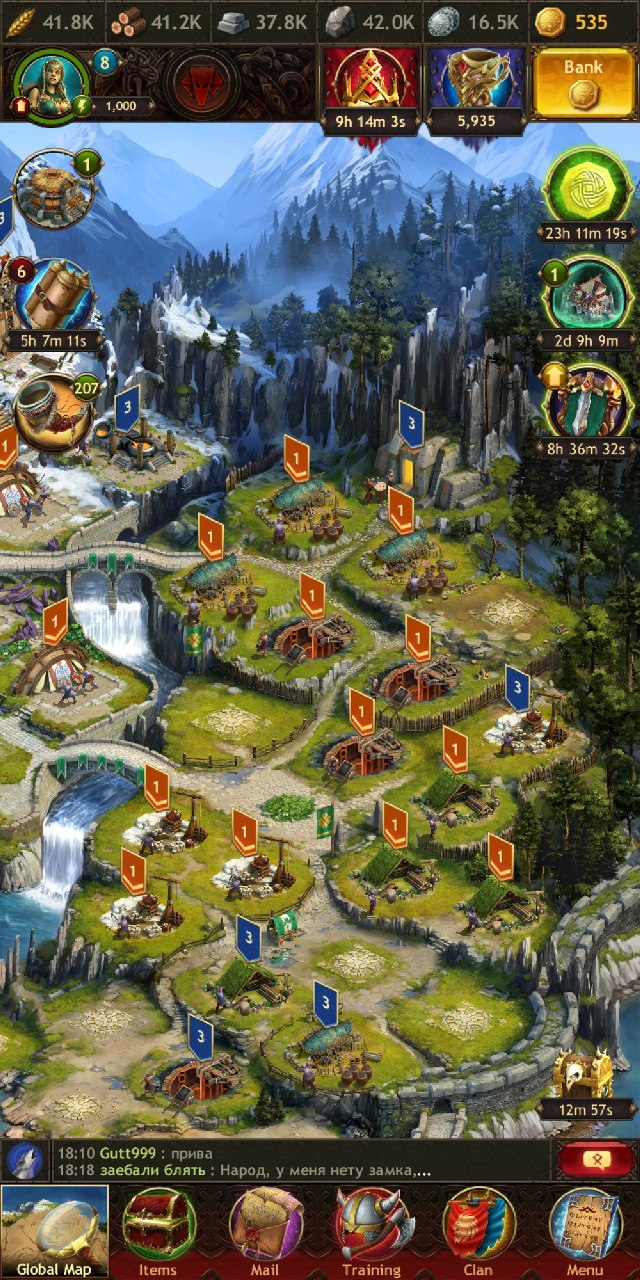Tap the red chat button at right

(596, 1160)
